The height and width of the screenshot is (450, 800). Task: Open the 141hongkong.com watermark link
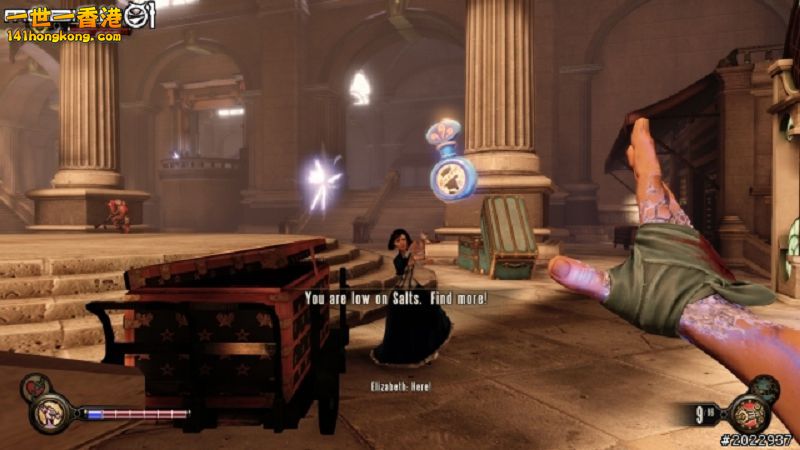coord(63,37)
